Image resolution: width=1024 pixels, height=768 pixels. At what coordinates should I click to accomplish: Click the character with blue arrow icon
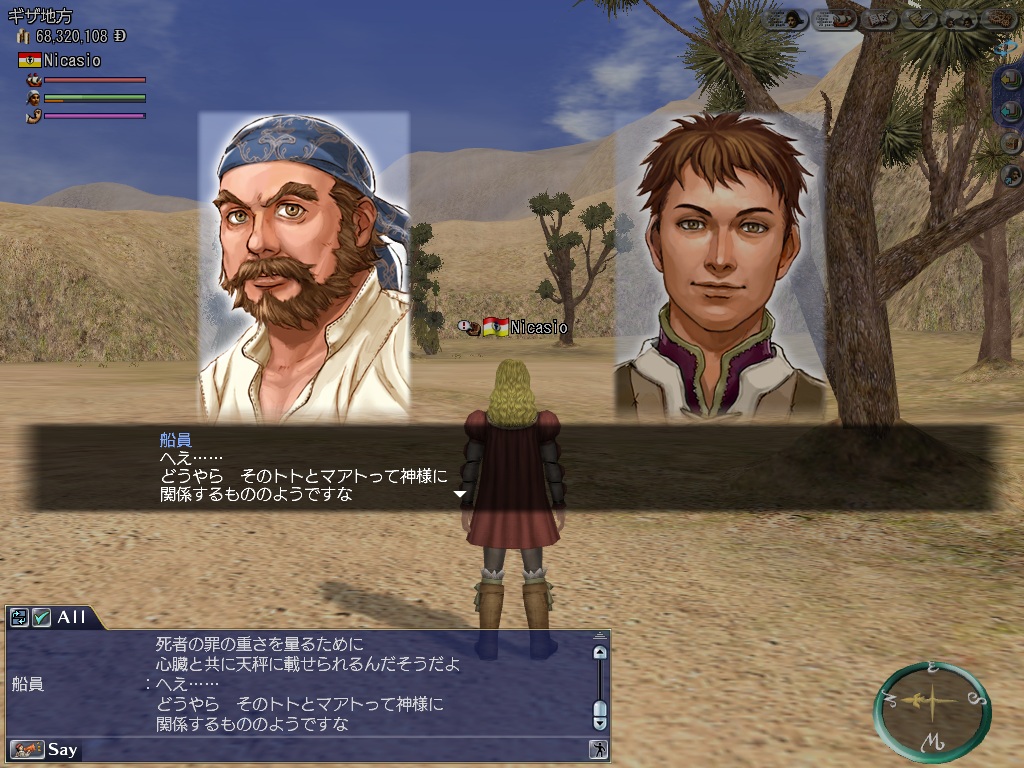1011,175
